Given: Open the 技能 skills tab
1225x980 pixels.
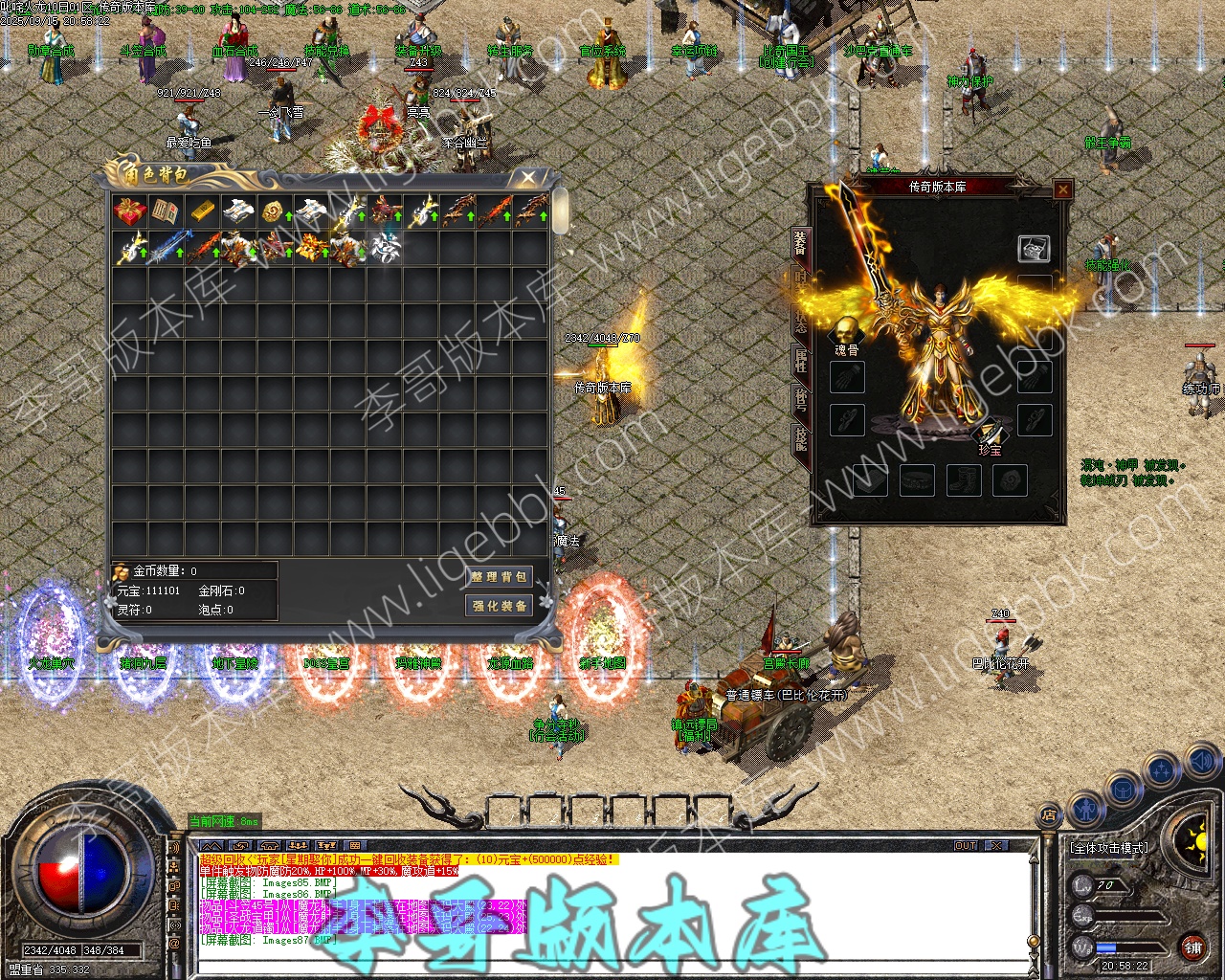Looking at the screenshot, I should coord(800,438).
